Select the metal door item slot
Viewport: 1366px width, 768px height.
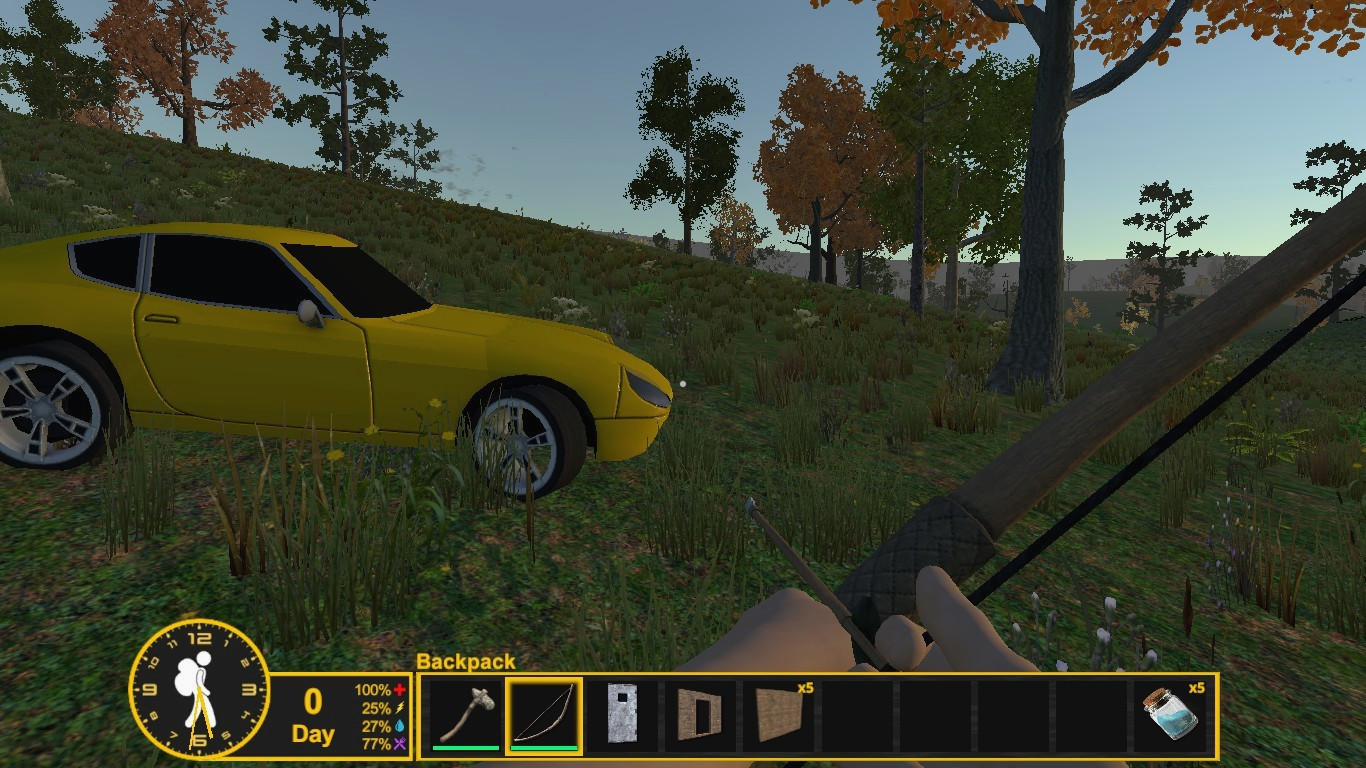tap(622, 714)
